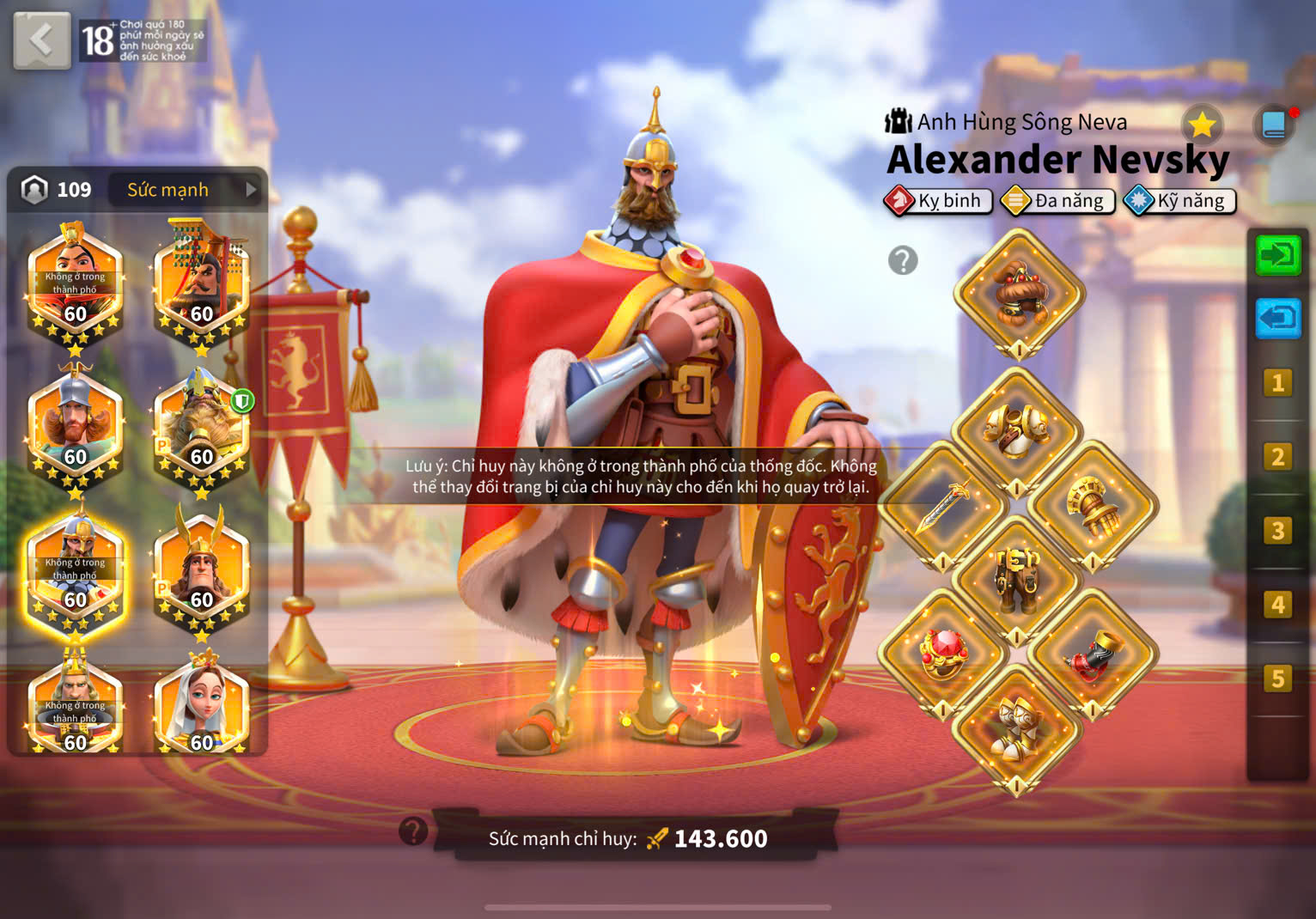
Task: Go back using the arrow button
Action: click(41, 40)
